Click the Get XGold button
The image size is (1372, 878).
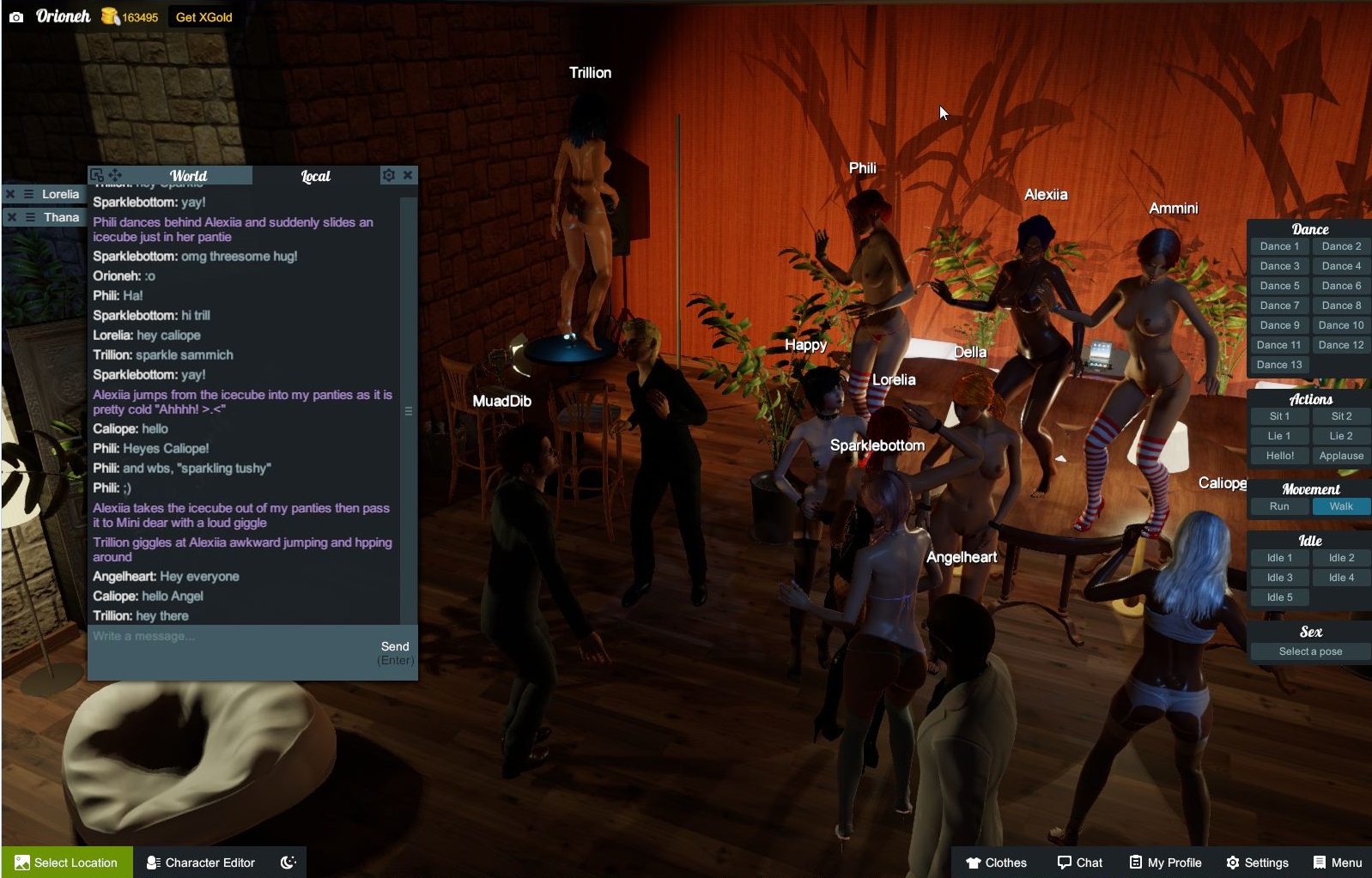pos(203,17)
